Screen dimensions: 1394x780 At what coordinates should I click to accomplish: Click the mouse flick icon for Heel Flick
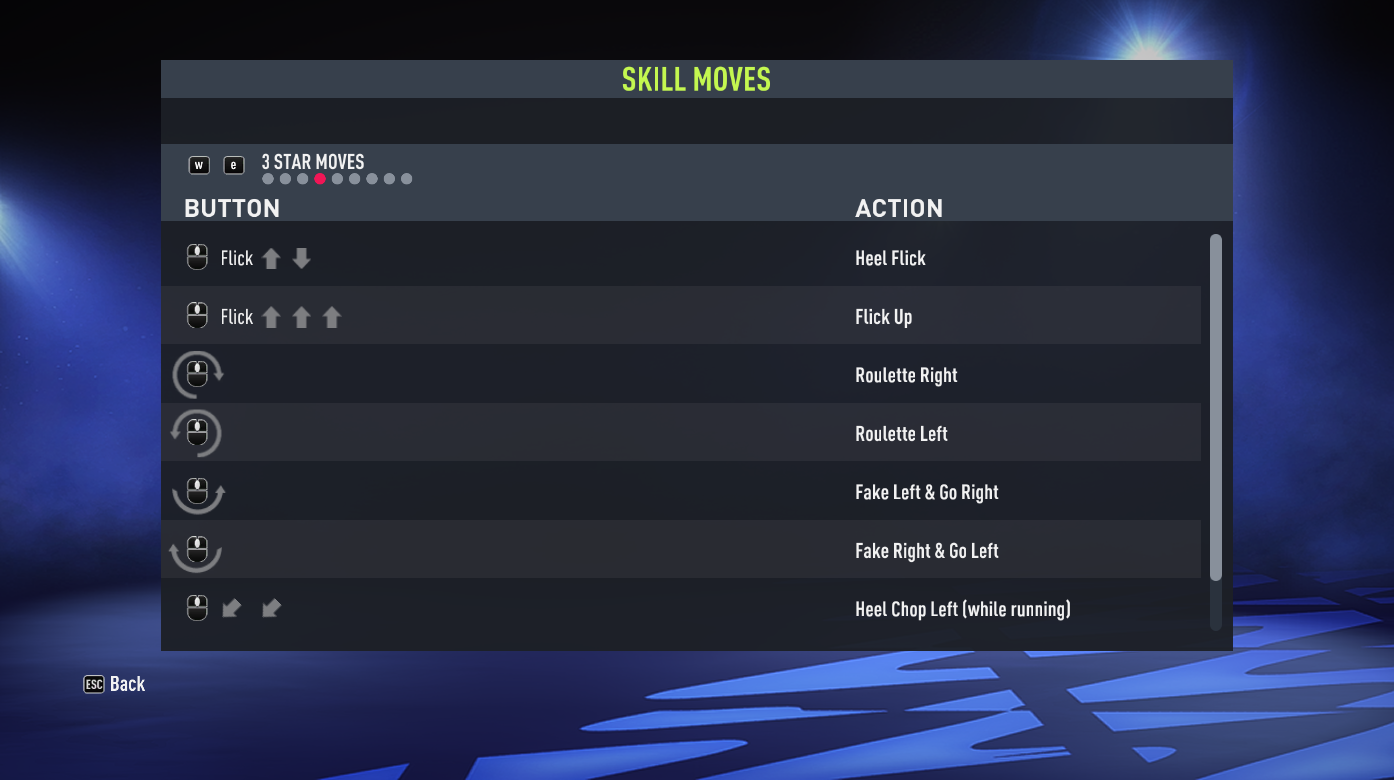point(197,257)
